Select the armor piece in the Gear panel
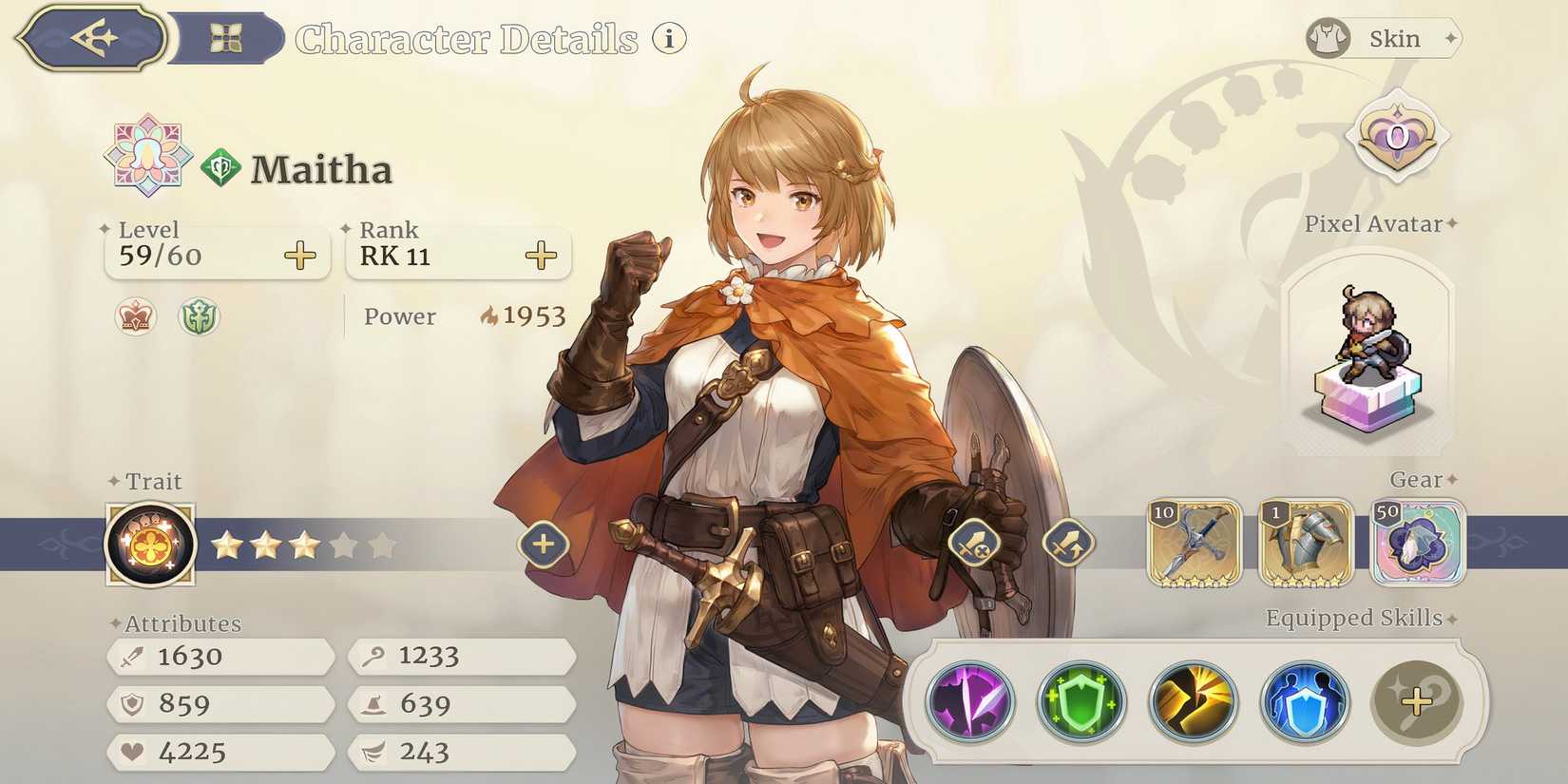This screenshot has height=784, width=1568. tap(1307, 545)
